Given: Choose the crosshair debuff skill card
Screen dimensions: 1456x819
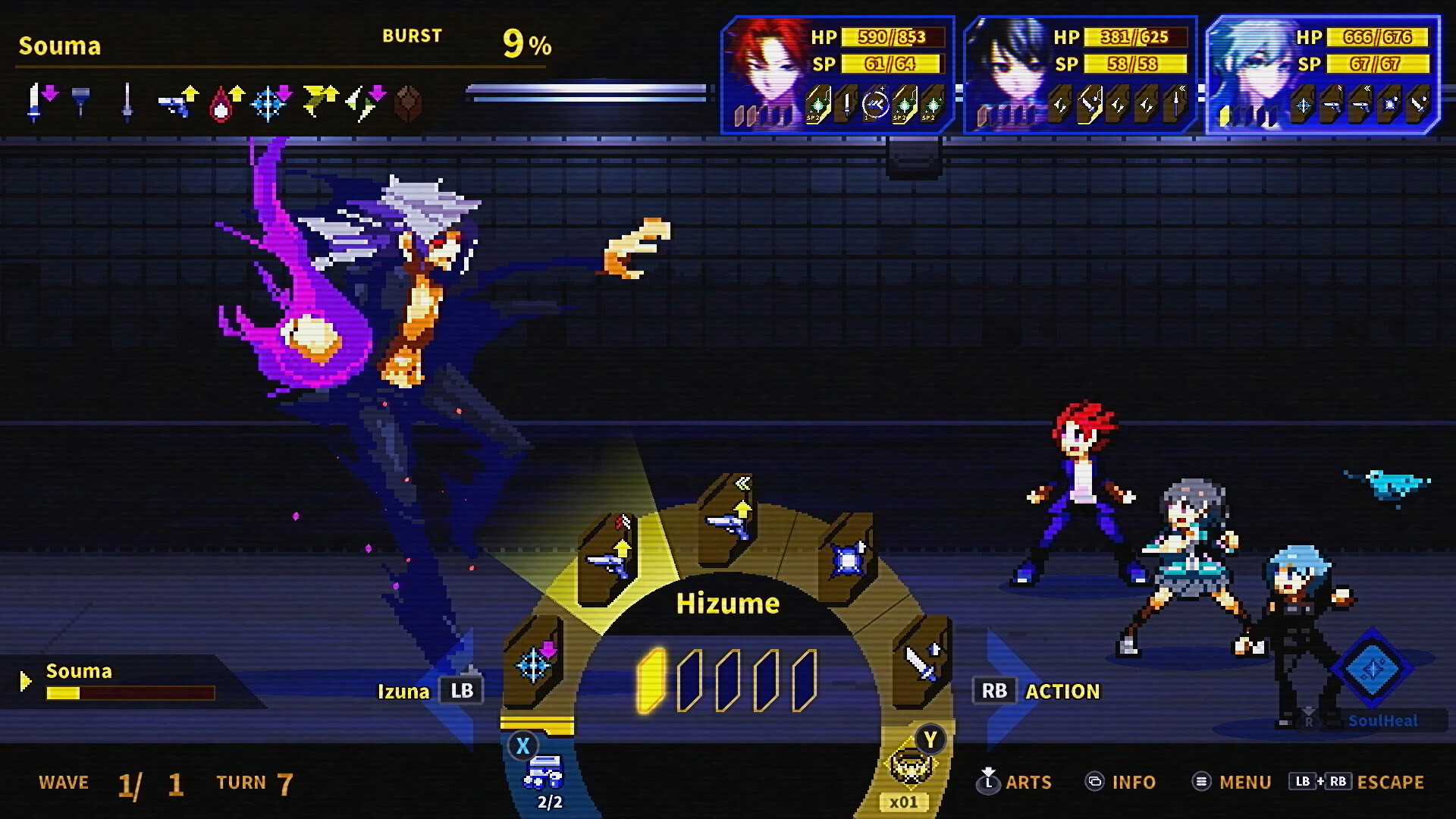Looking at the screenshot, I should (x=534, y=662).
